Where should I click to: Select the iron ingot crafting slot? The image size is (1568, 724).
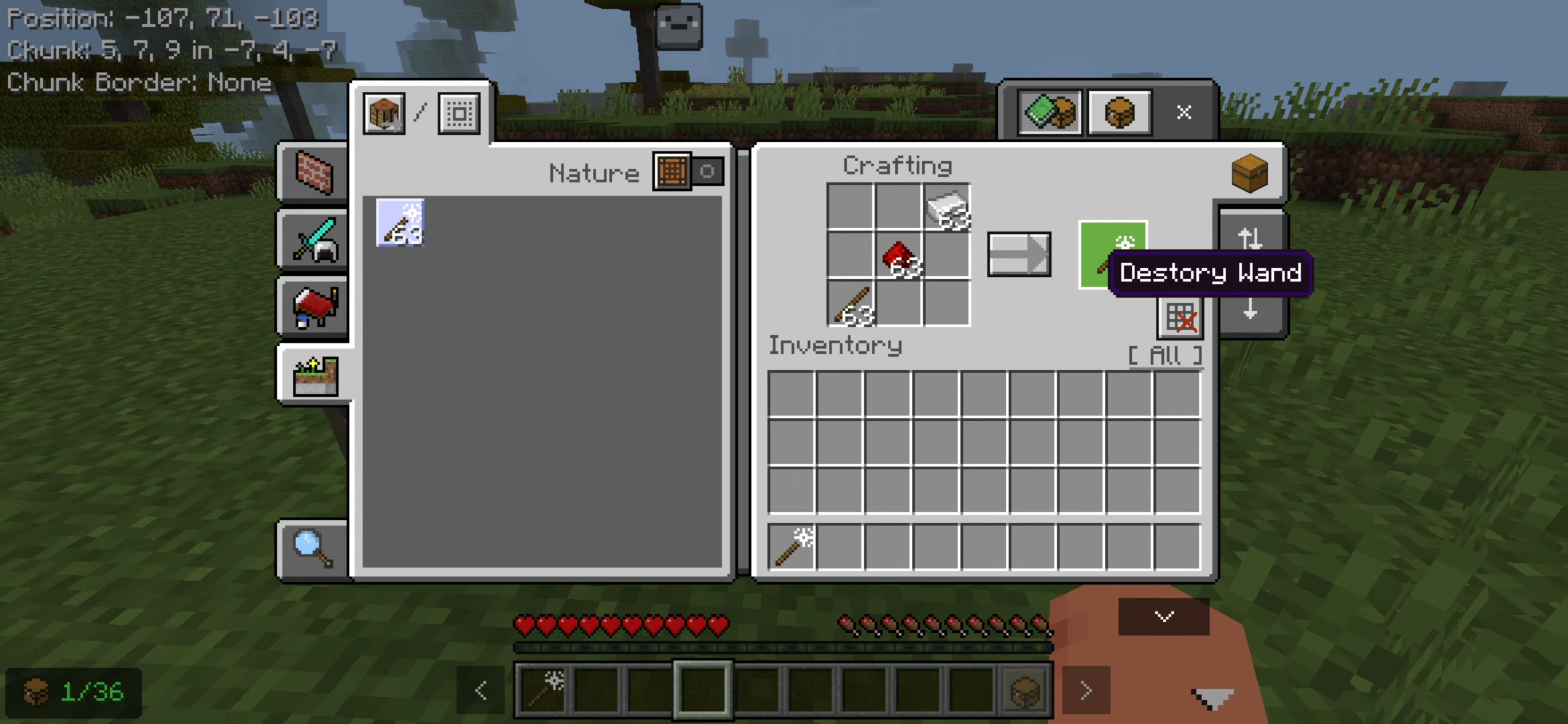[x=946, y=208]
